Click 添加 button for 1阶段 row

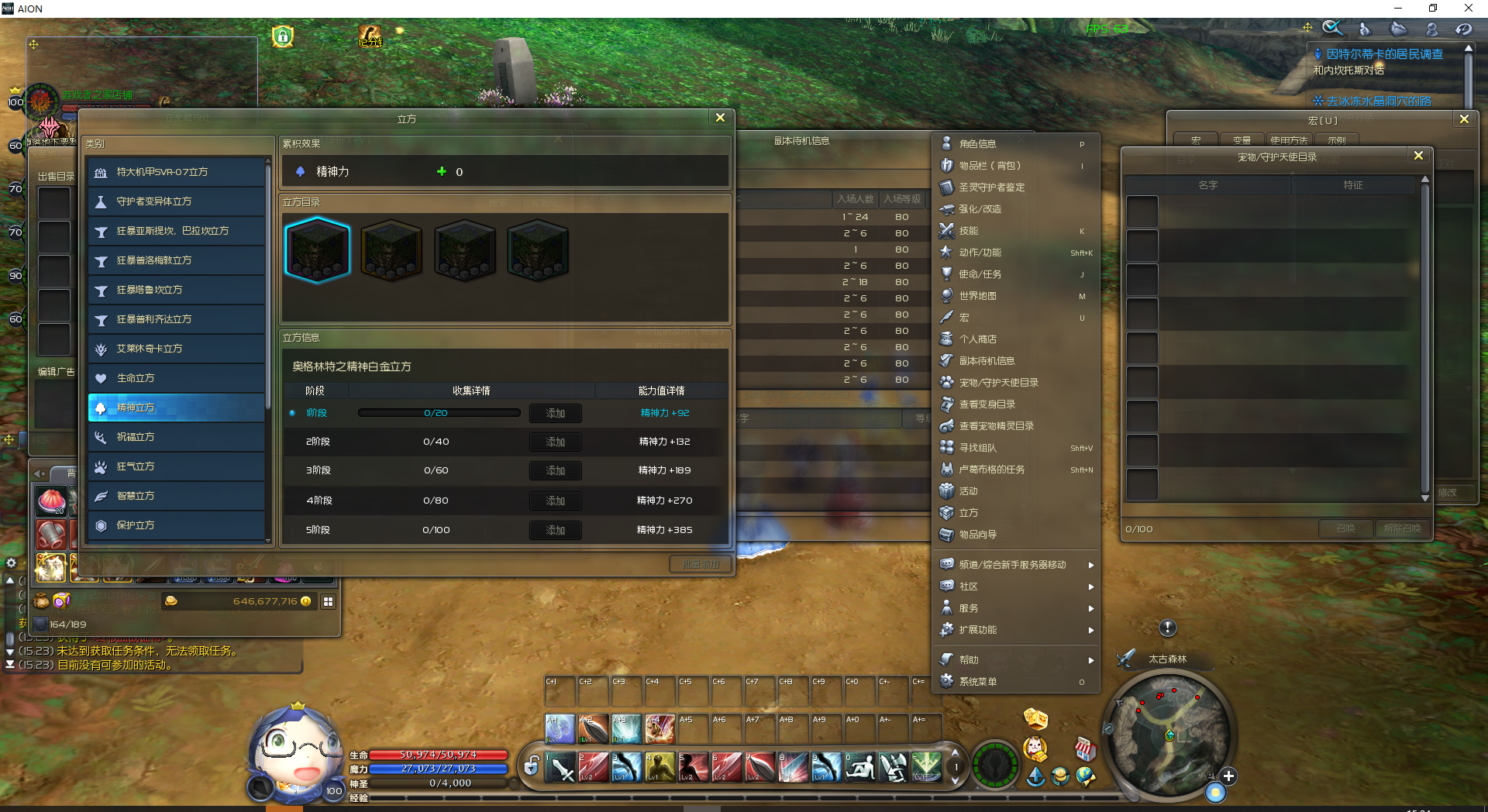pos(555,413)
